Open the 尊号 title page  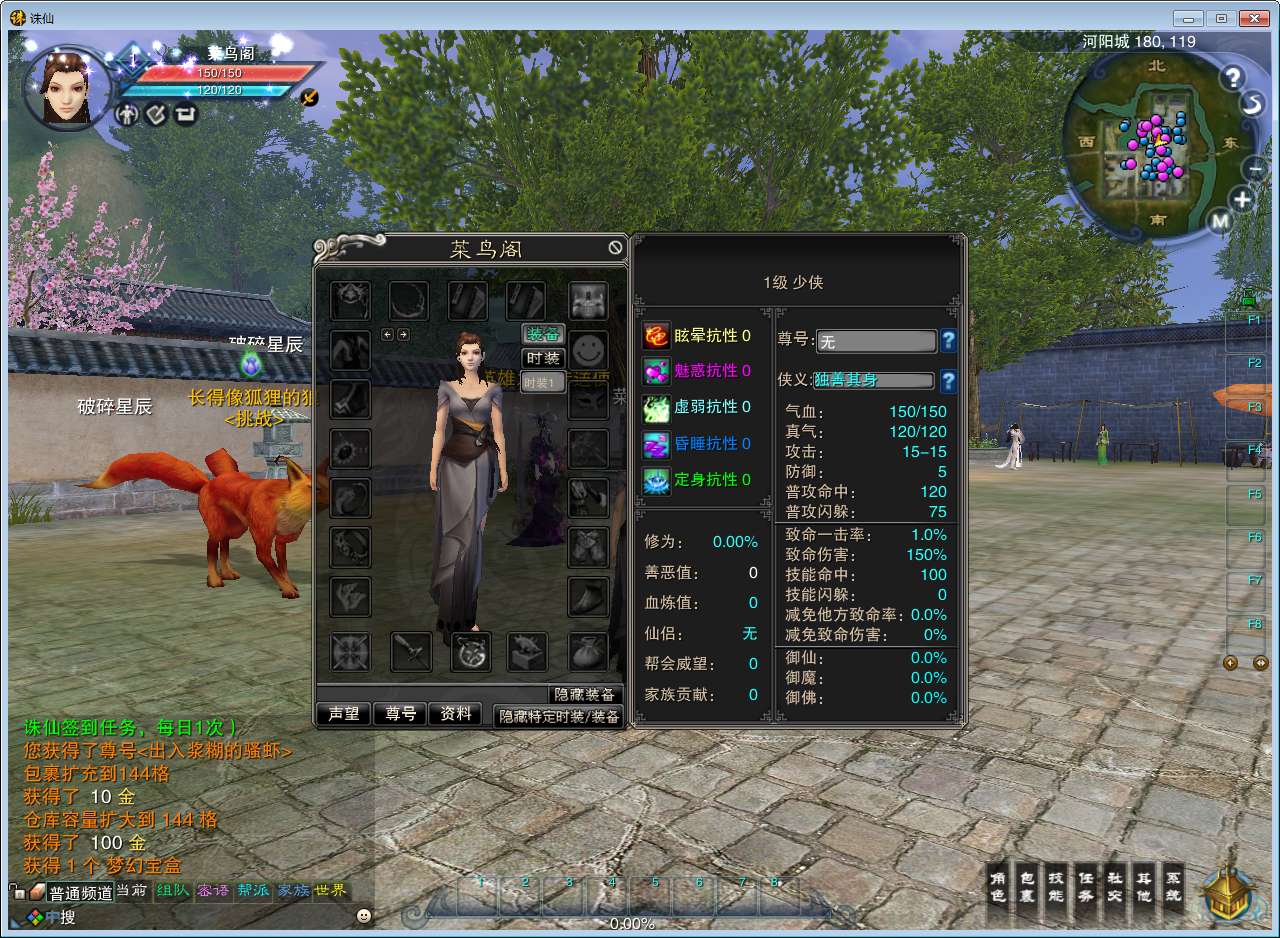(x=400, y=714)
